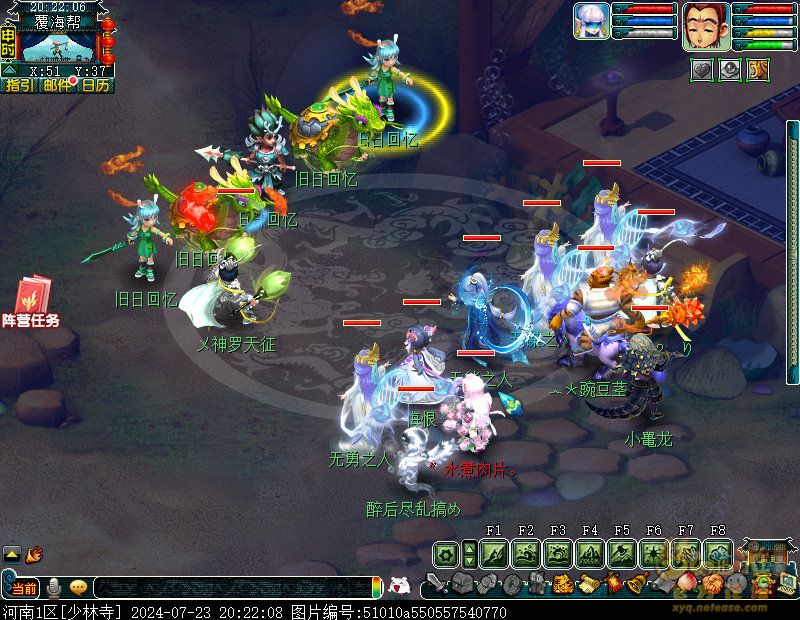The width and height of the screenshot is (800, 620).
Task: Collapse the minimap with the arrow toggle
Action: click(9, 71)
